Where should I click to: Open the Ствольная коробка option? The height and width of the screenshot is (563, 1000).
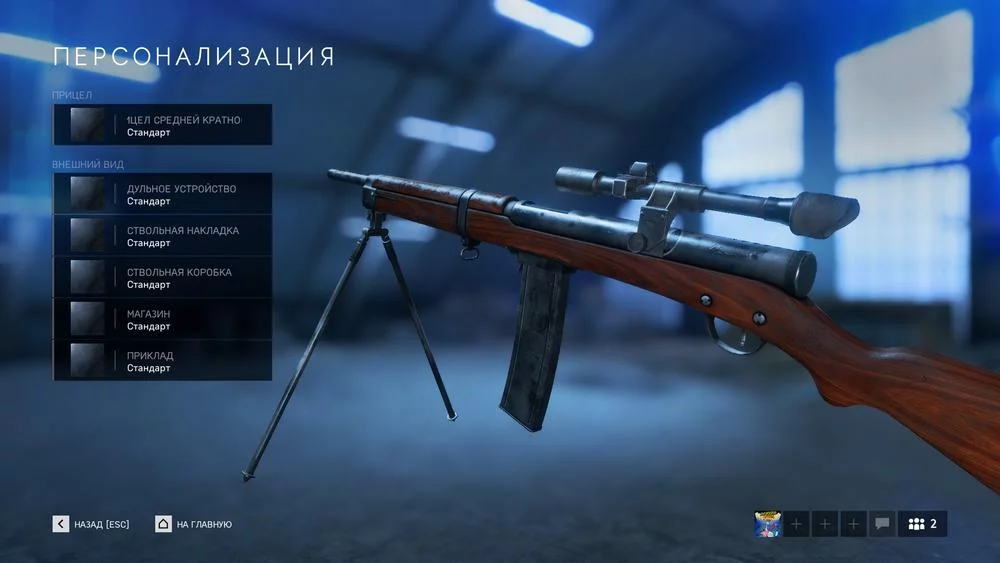(x=162, y=278)
